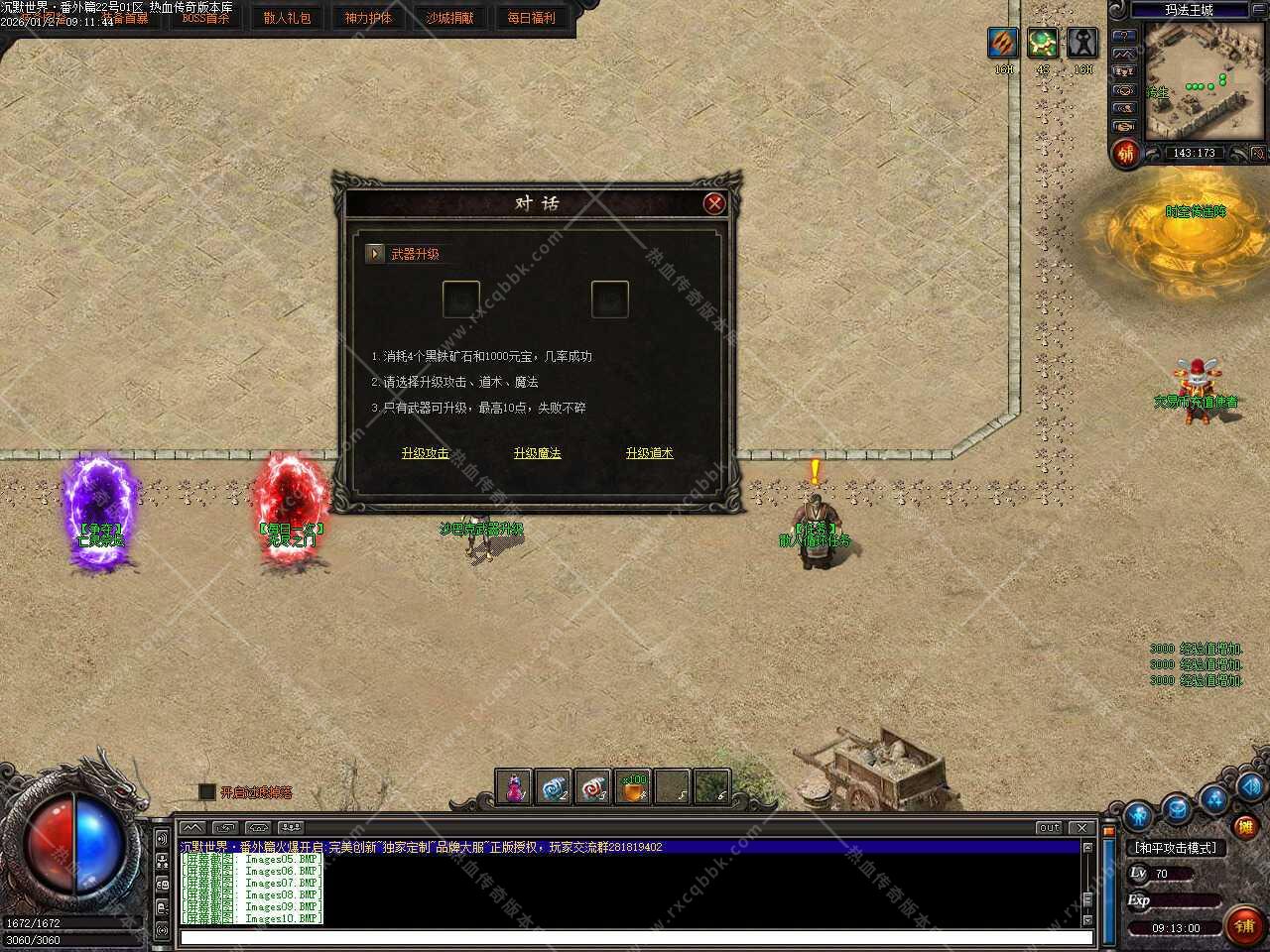Viewport: 1270px width, 952px height.
Task: Open the 神力护体 menu
Action: point(368,18)
